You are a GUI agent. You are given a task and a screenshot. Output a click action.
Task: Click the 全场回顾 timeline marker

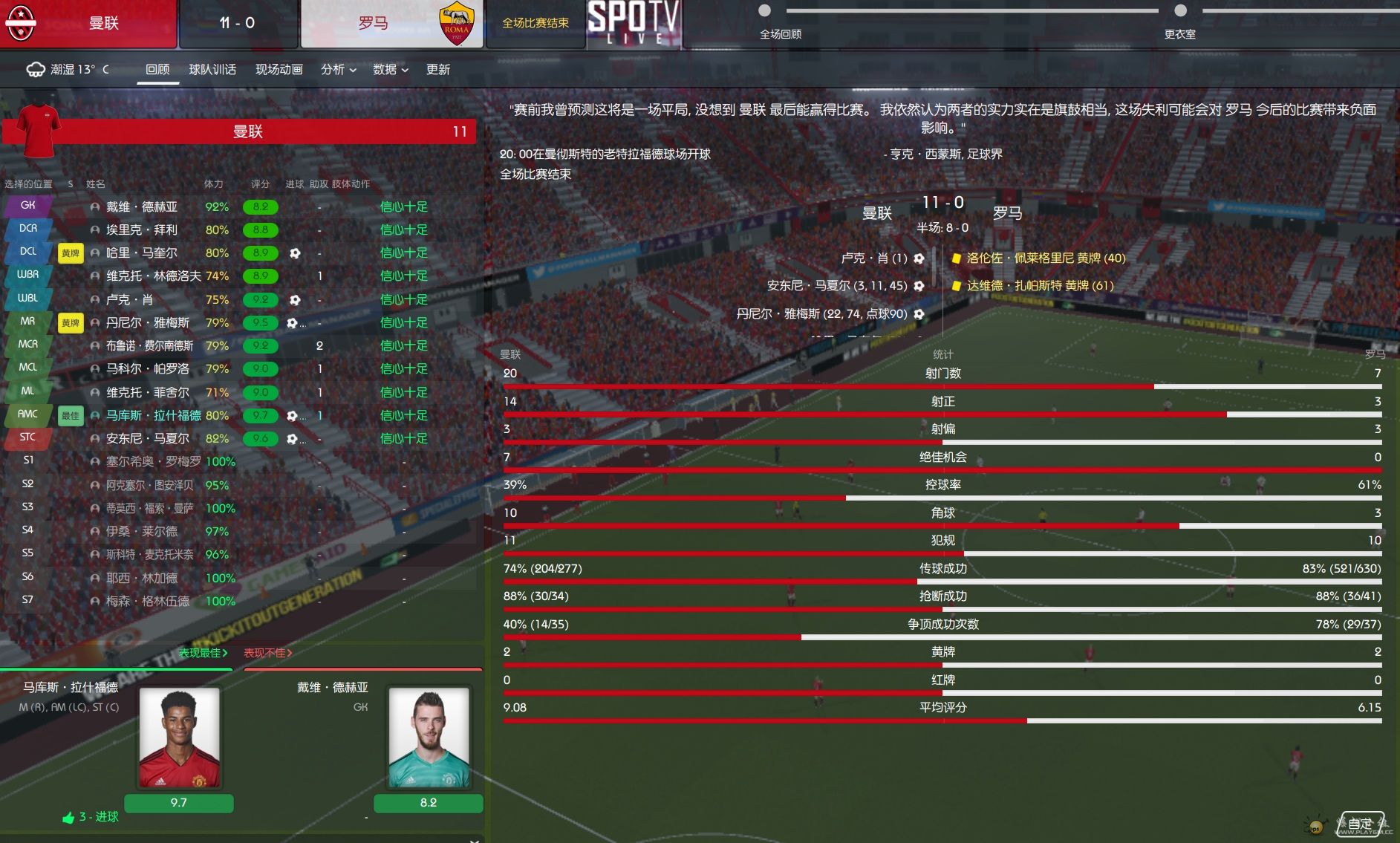pos(764,11)
